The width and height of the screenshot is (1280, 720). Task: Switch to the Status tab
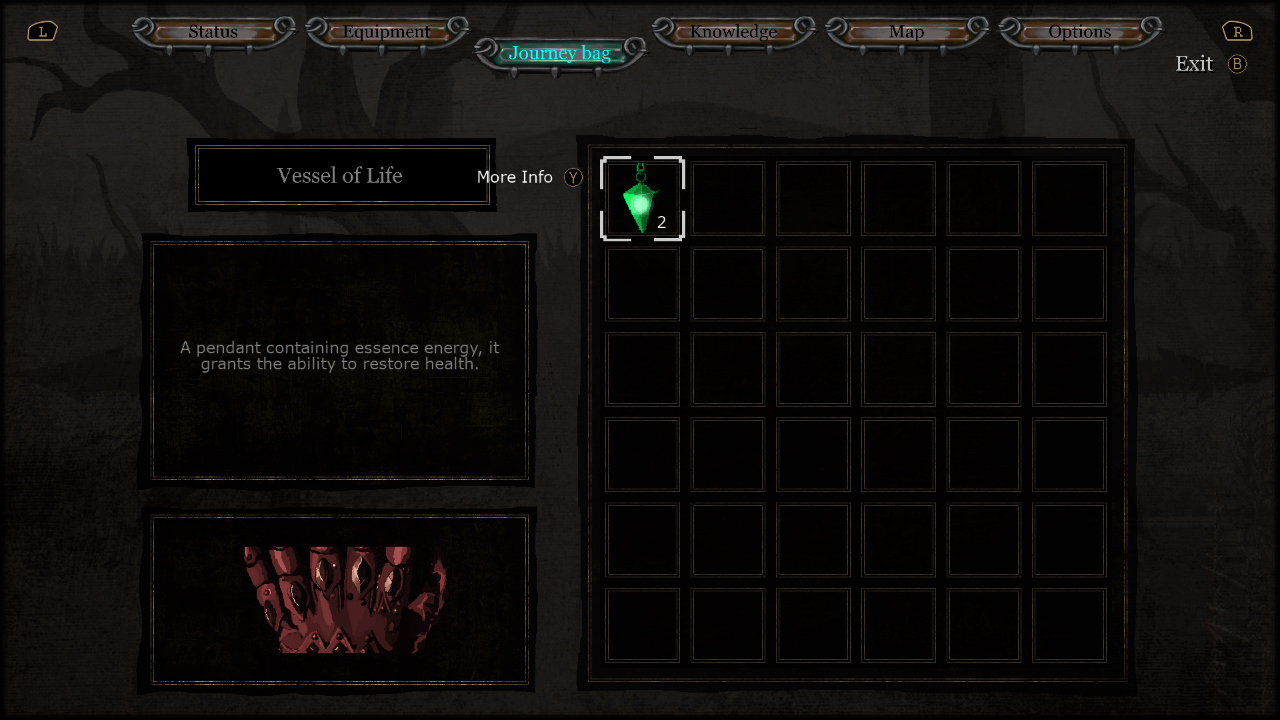click(212, 31)
